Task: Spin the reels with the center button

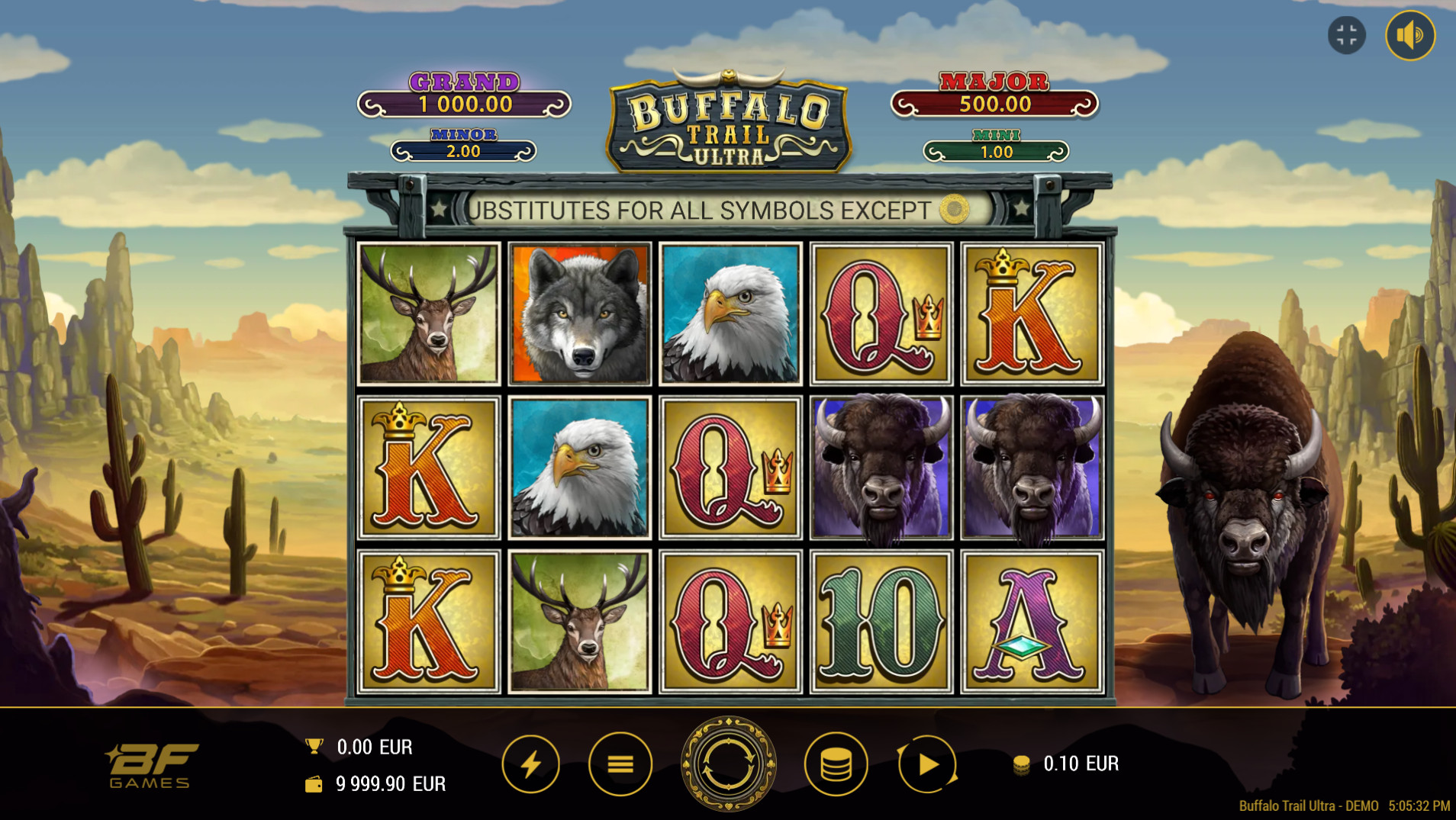Action: click(x=728, y=764)
